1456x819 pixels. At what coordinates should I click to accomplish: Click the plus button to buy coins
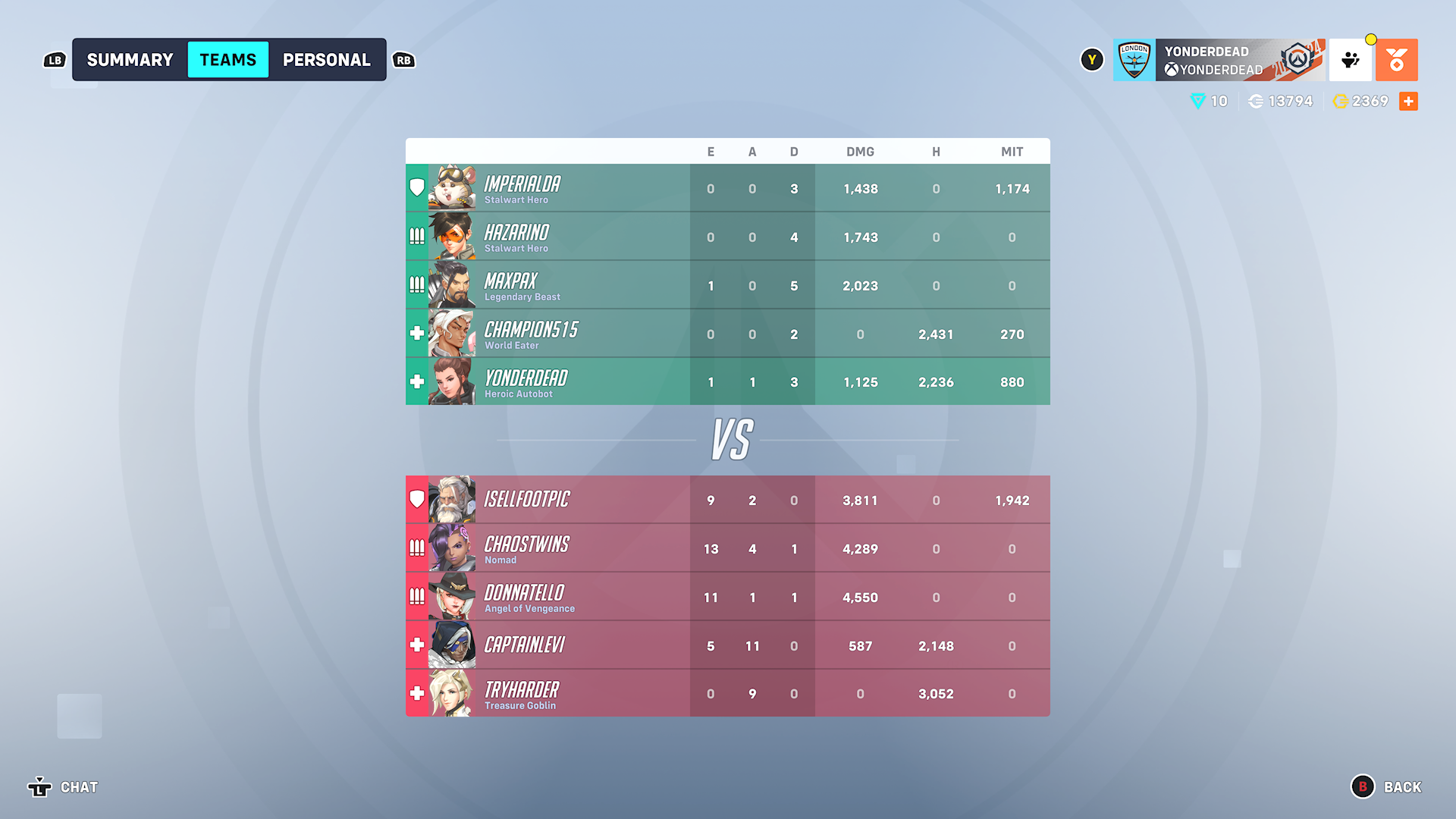coord(1409,101)
